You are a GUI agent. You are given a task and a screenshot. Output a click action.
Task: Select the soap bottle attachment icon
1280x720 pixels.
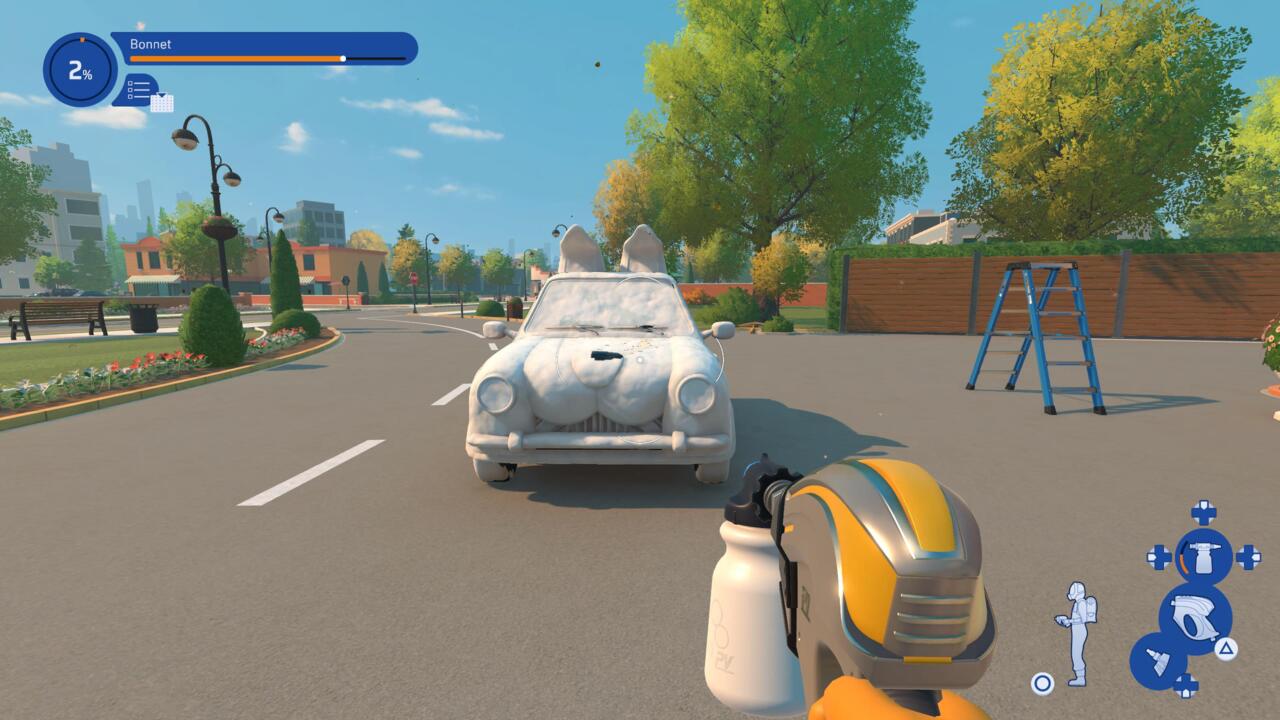(x=1203, y=557)
